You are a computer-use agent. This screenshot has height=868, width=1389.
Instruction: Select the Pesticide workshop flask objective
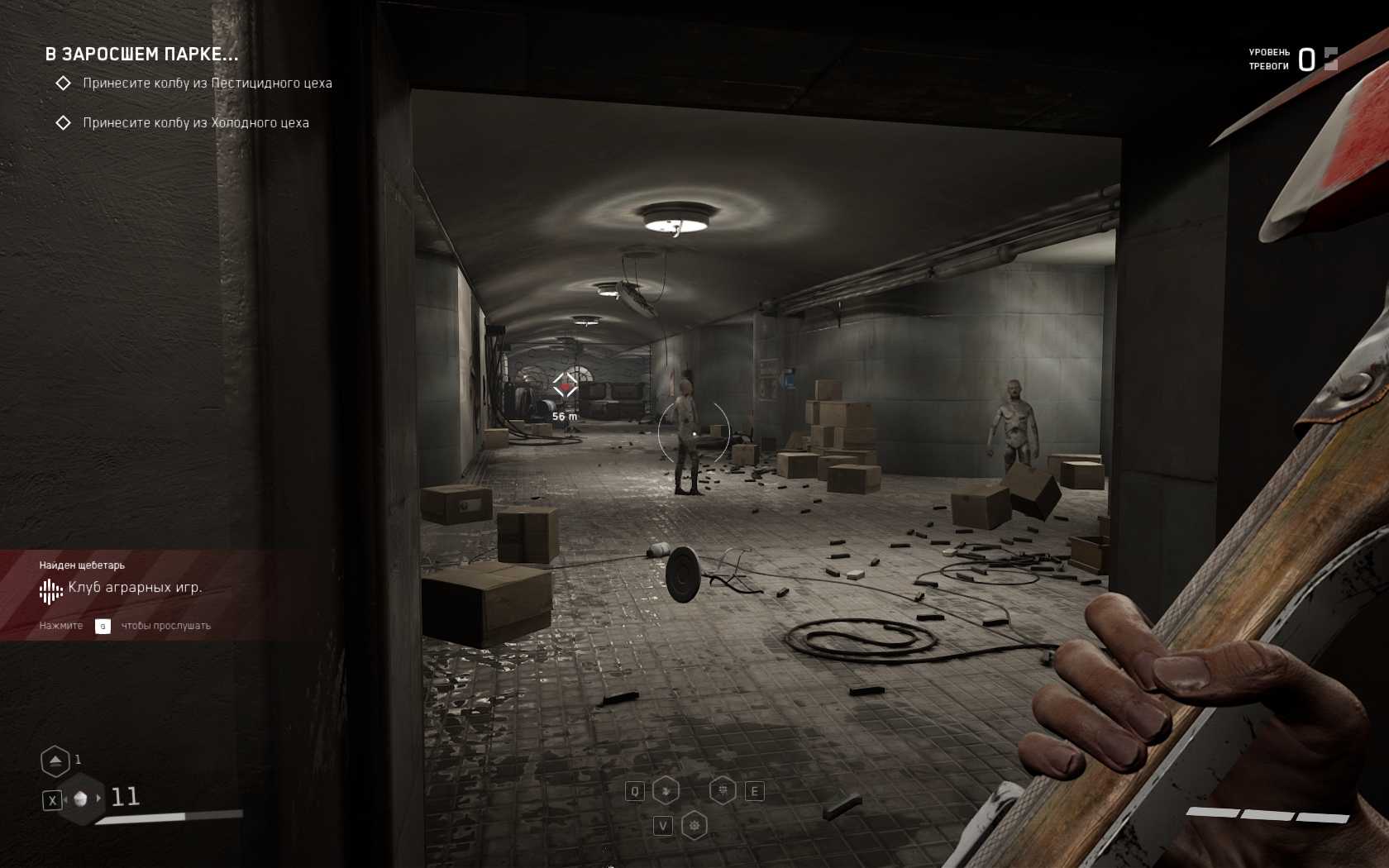(x=207, y=83)
